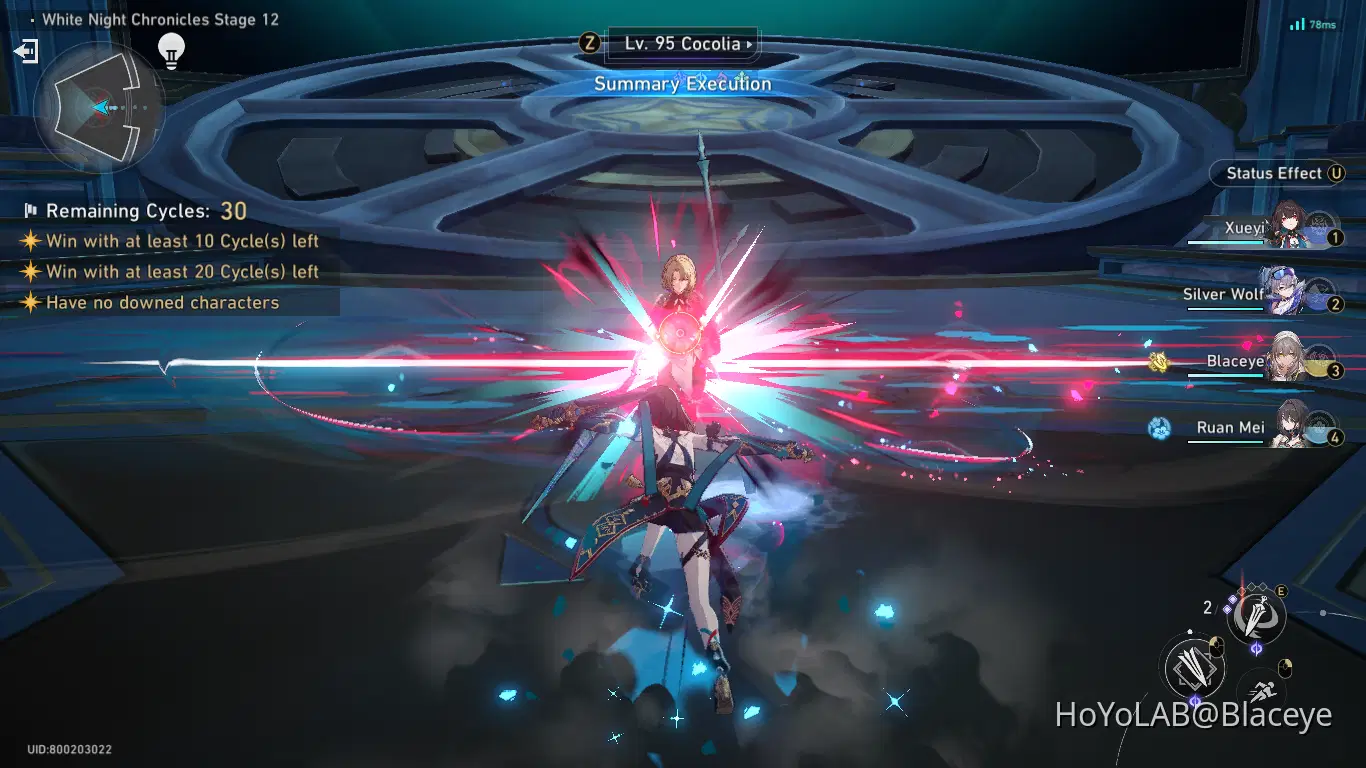Toggle the Status Effect panel
The height and width of the screenshot is (768, 1366).
pos(1278,173)
